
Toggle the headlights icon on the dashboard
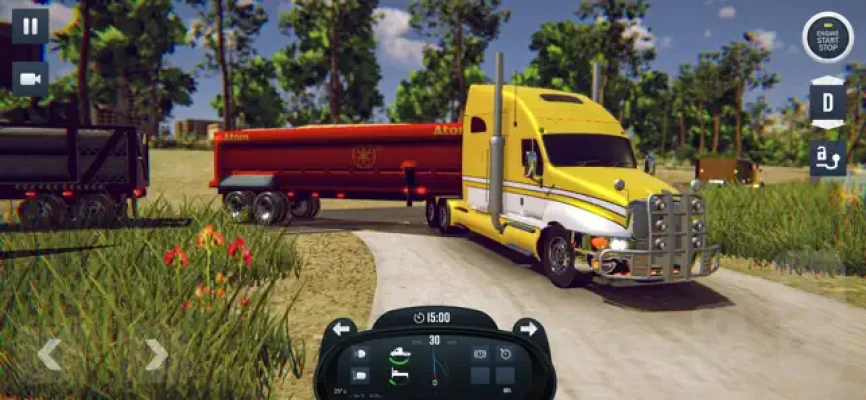(x=360, y=354)
